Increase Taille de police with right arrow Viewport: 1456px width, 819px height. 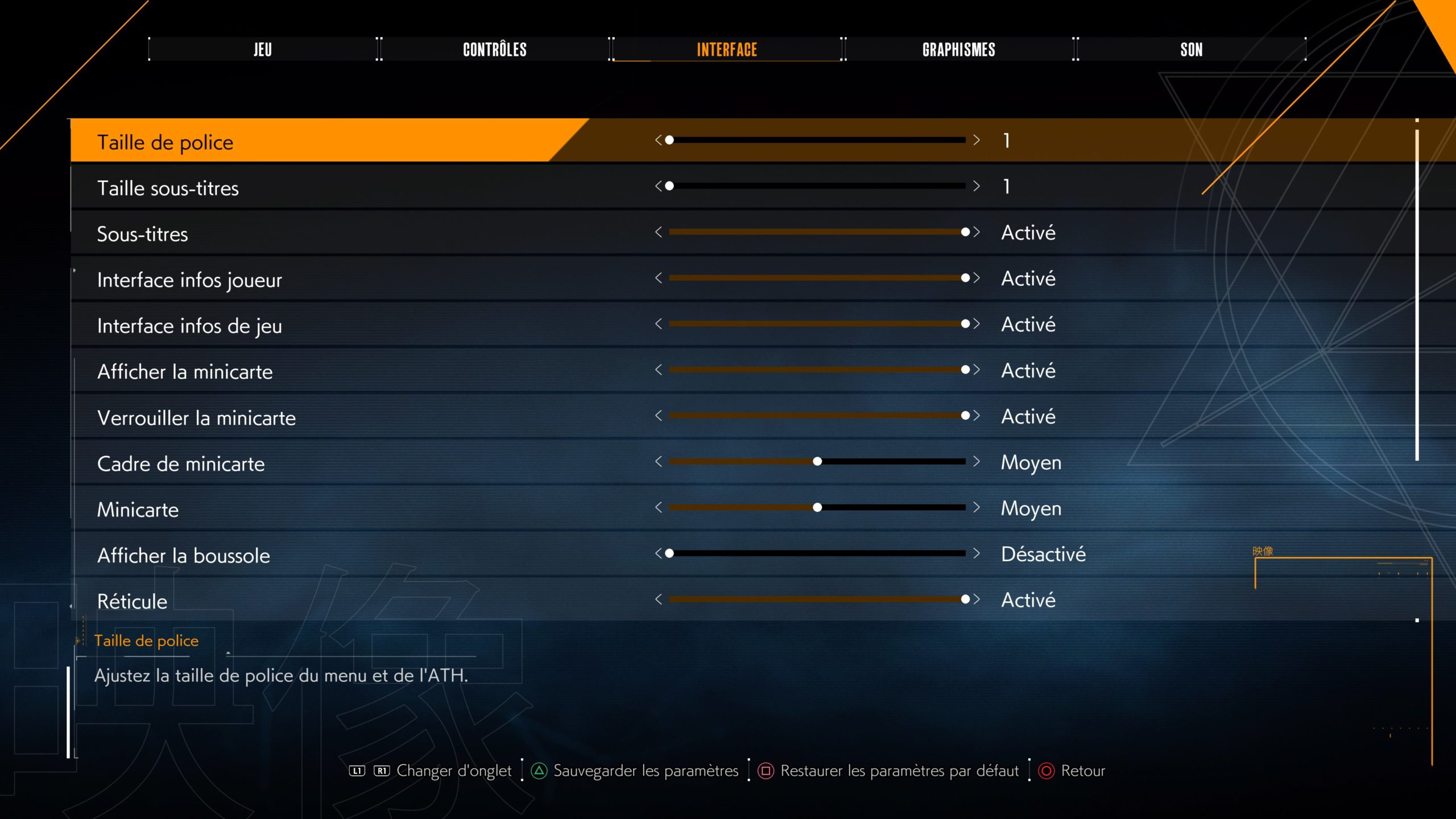tap(977, 140)
